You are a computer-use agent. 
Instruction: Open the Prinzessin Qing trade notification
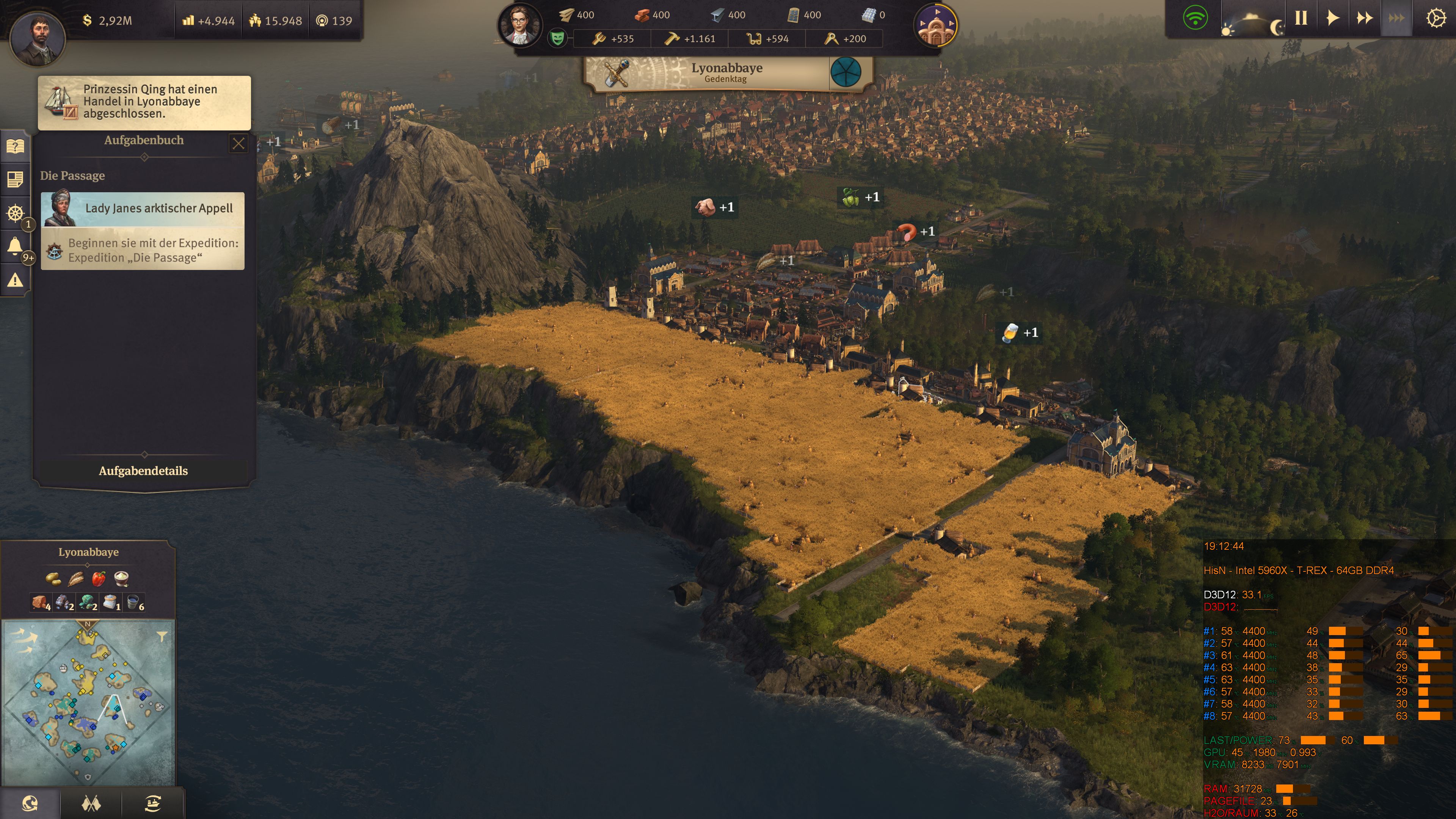pos(144,102)
